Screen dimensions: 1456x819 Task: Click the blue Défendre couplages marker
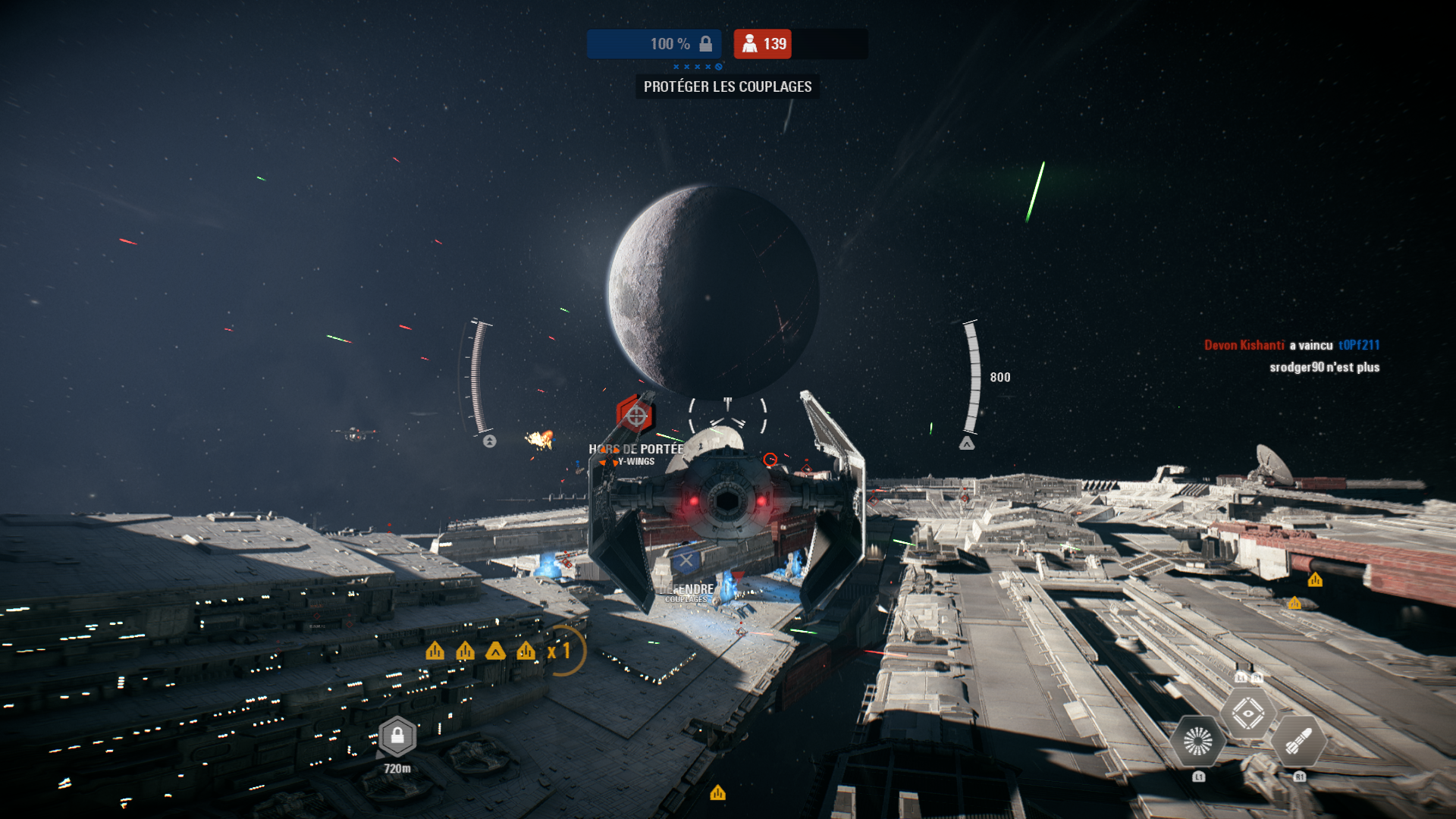686,560
